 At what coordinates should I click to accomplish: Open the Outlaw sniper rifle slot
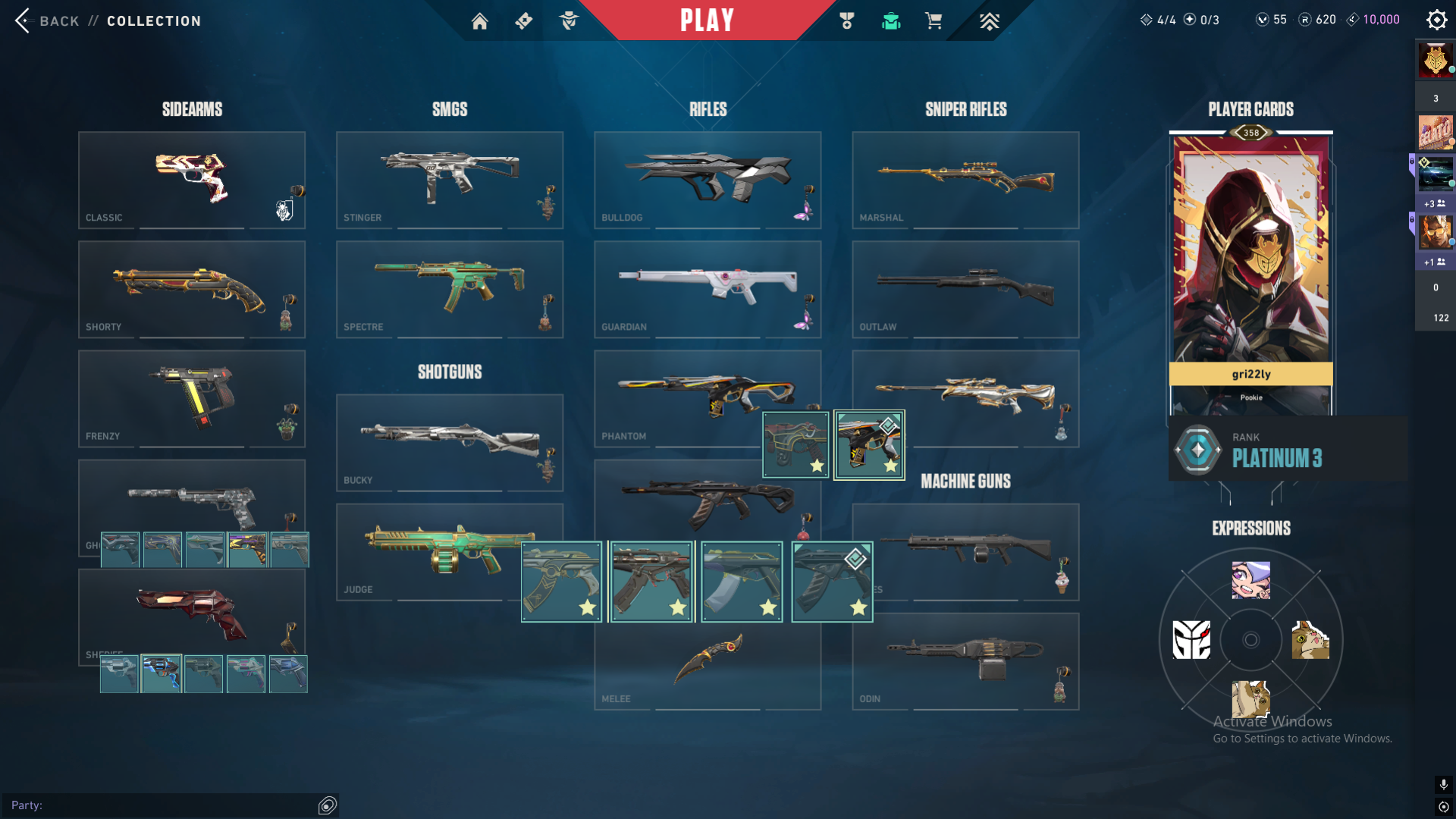pos(965,289)
